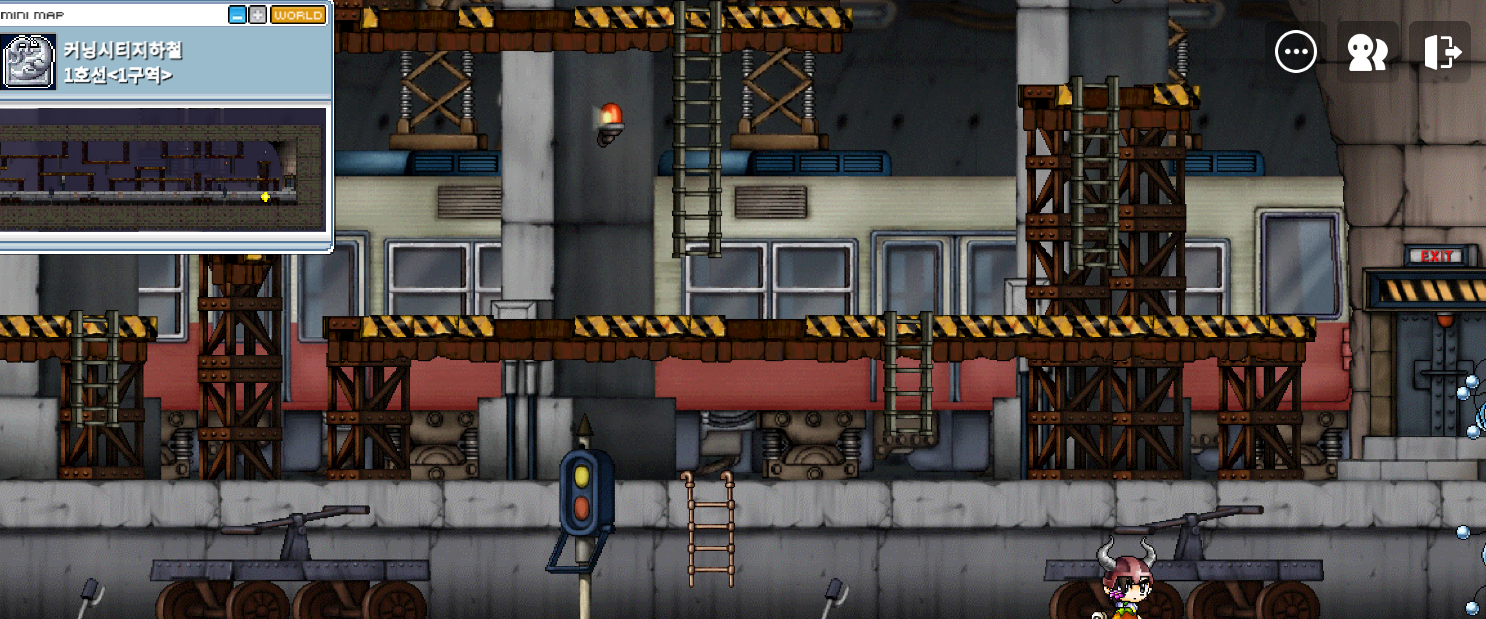This screenshot has height=619, width=1486.
Task: Open the WORLD map from the minimap
Action: [x=298, y=15]
